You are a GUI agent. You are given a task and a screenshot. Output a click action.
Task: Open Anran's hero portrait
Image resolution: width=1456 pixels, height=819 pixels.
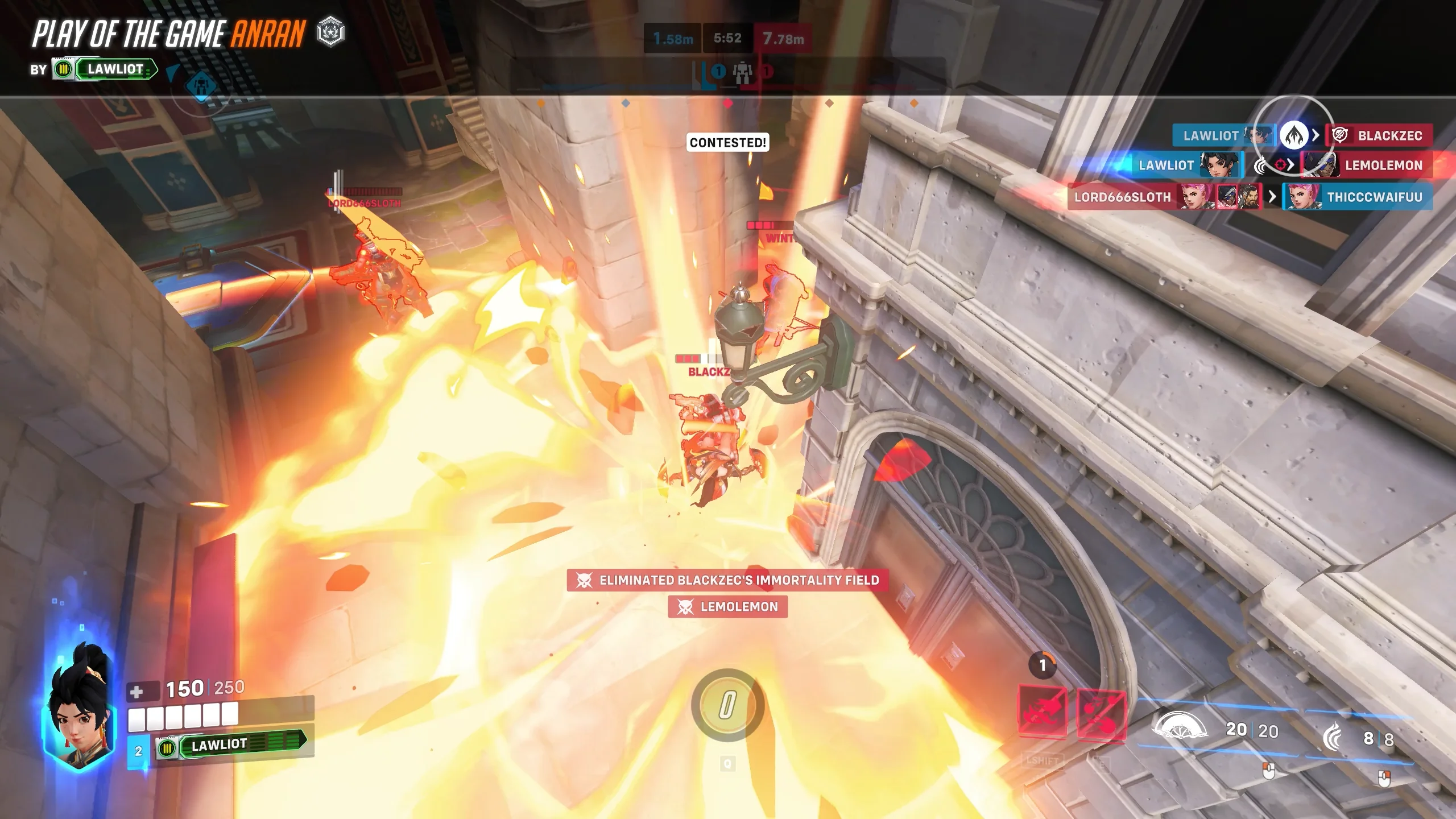pyautogui.click(x=79, y=708)
